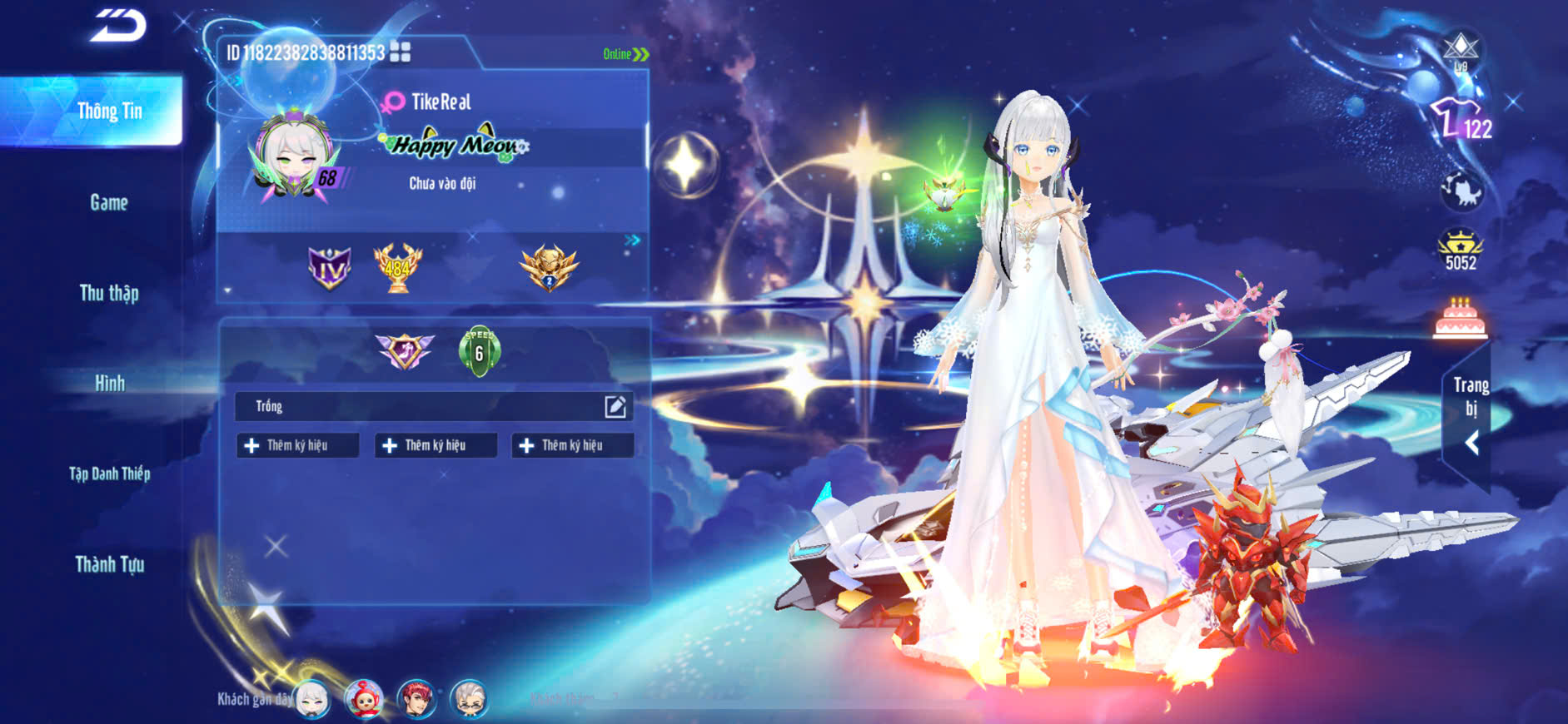Expand badges with the double-arrow
This screenshot has height=724, width=1568.
633,240
